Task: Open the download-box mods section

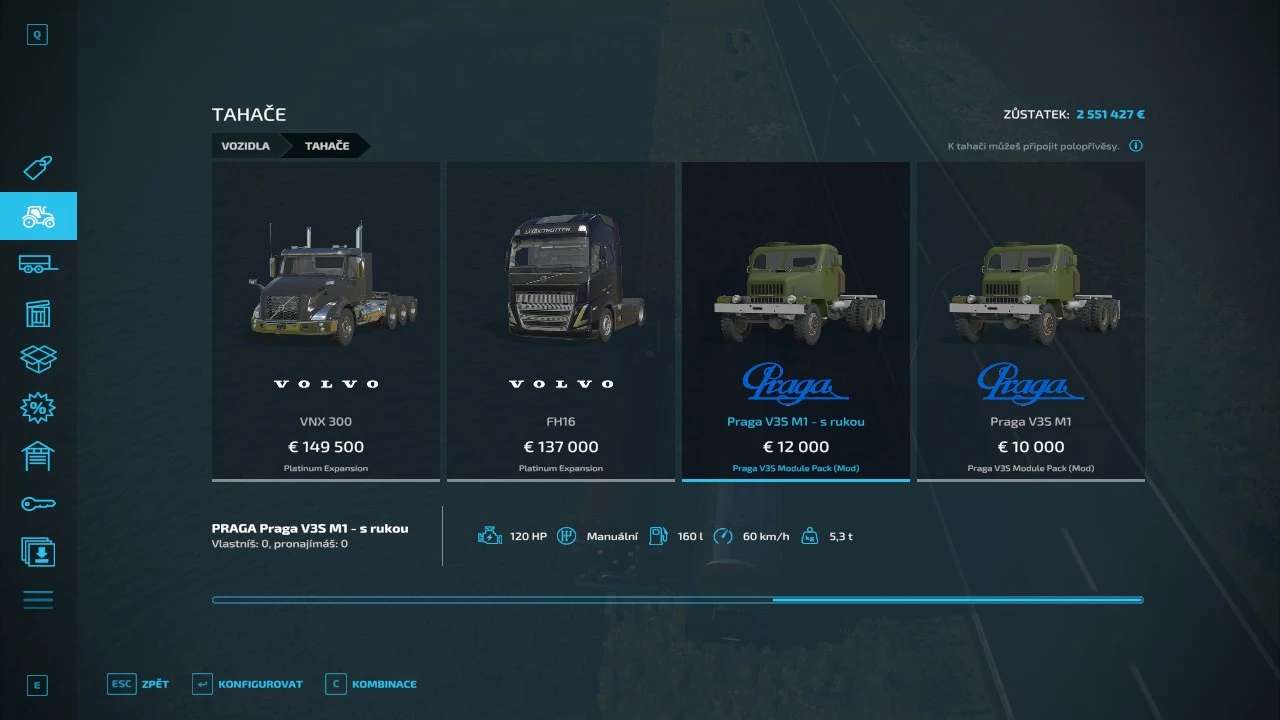Action: point(38,552)
